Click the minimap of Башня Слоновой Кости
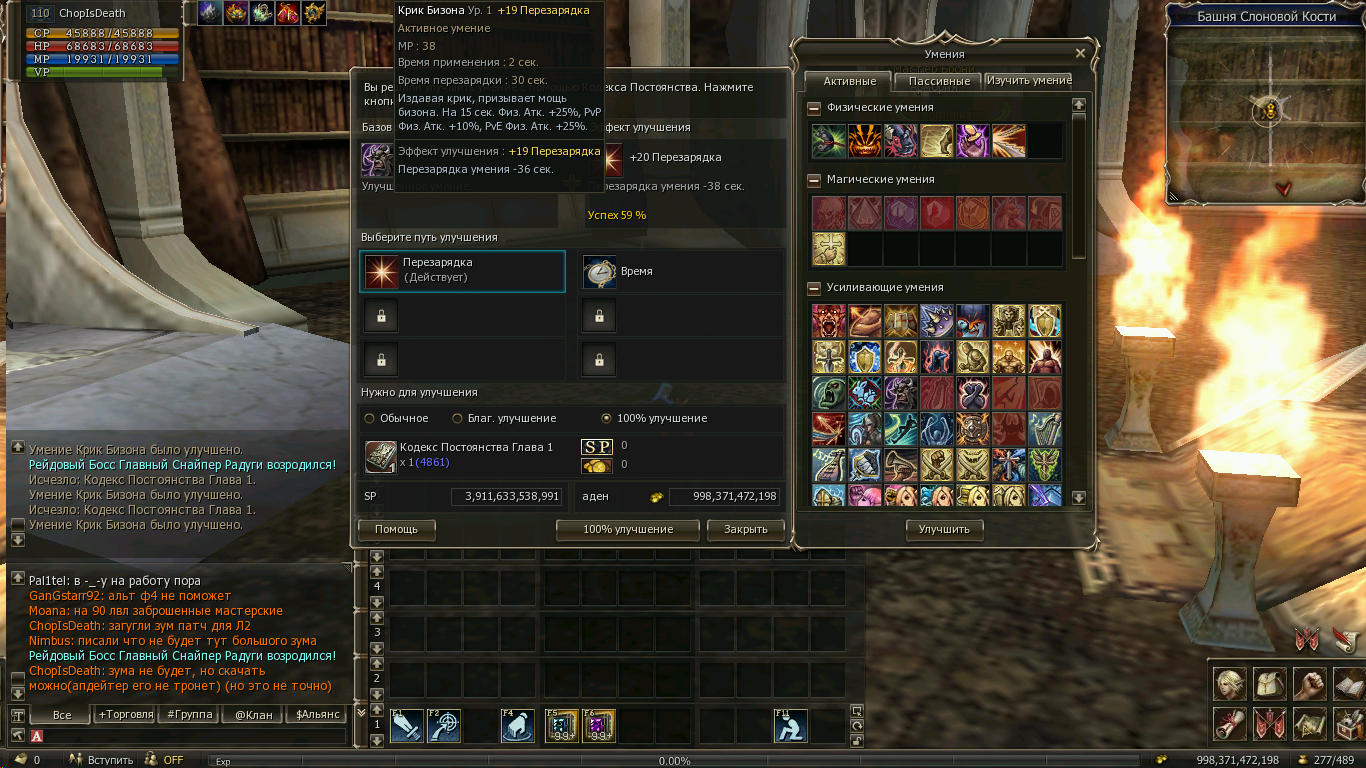Image resolution: width=1366 pixels, height=768 pixels. [x=1270, y=110]
